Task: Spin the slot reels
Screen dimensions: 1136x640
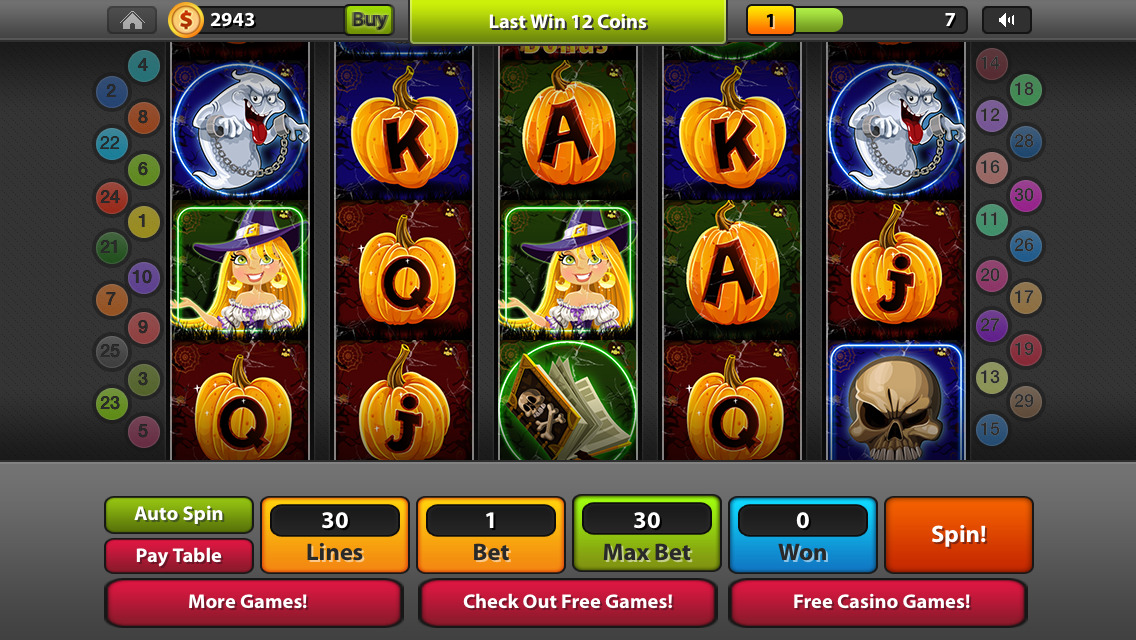Action: coord(958,535)
